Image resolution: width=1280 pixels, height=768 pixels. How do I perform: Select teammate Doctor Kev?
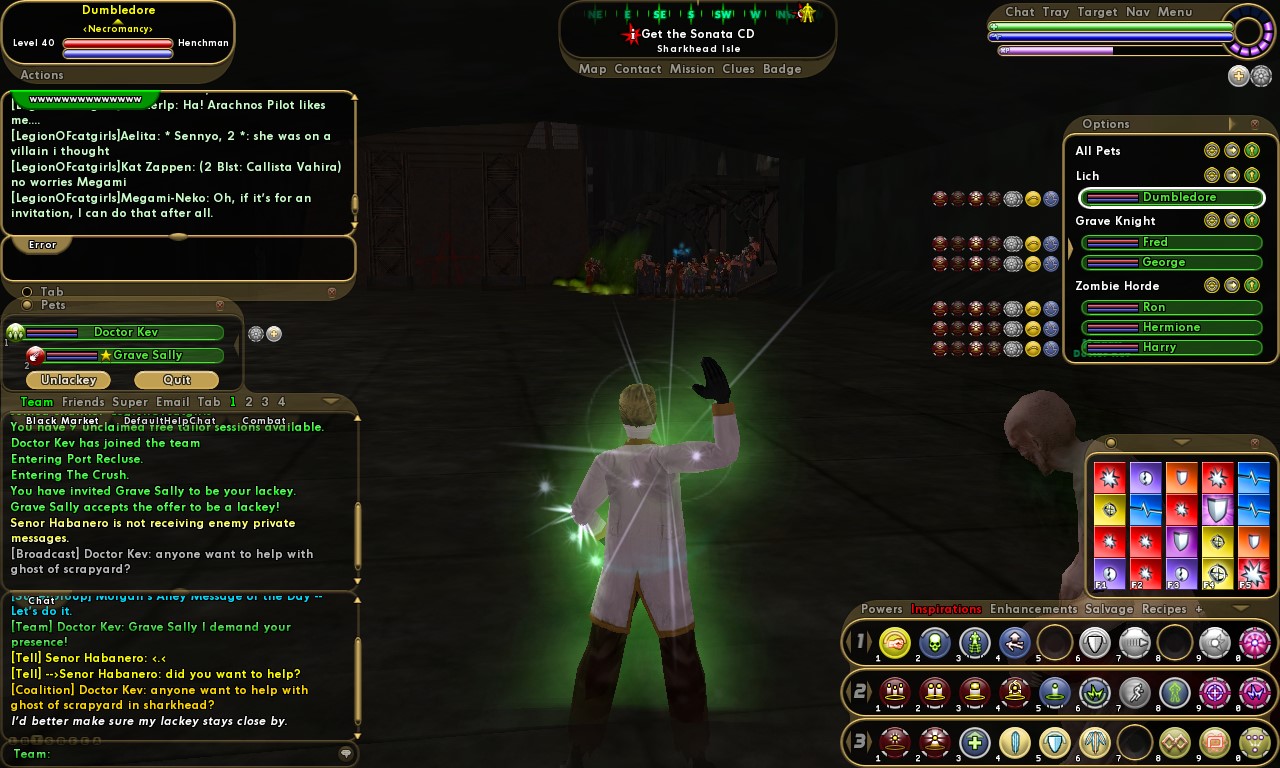[x=125, y=332]
